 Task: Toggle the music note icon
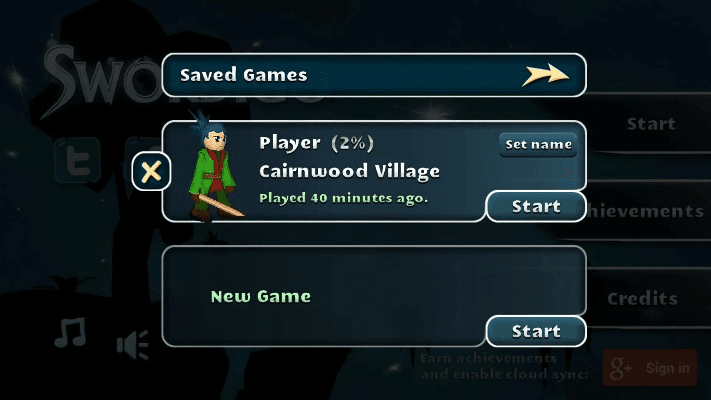coord(70,333)
